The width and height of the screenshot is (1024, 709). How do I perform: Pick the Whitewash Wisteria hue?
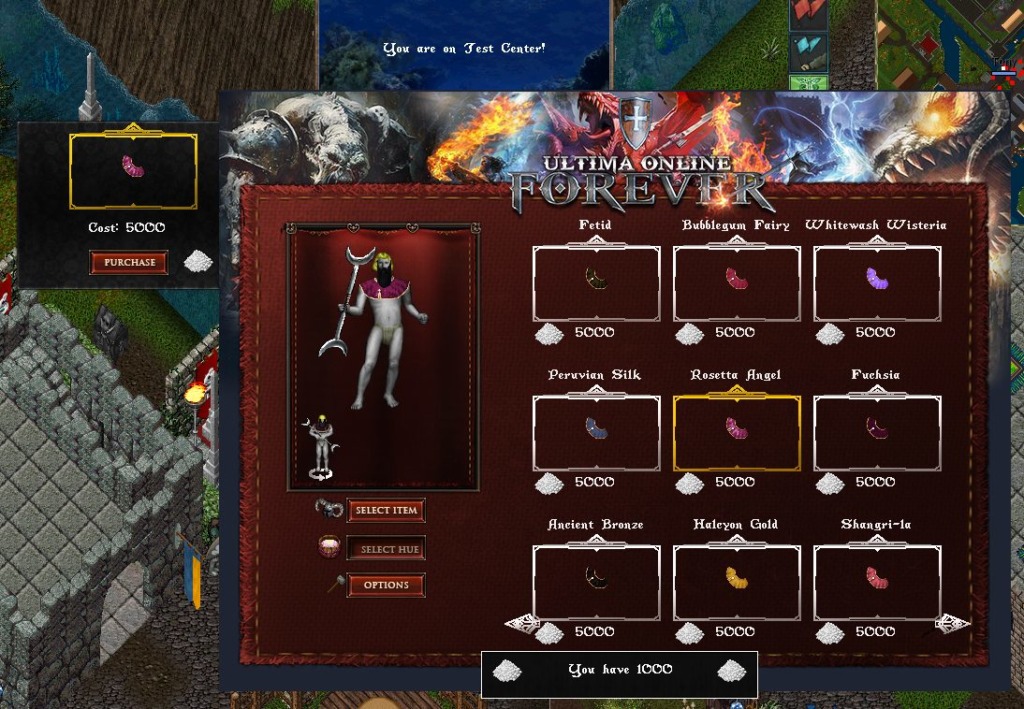pos(877,283)
